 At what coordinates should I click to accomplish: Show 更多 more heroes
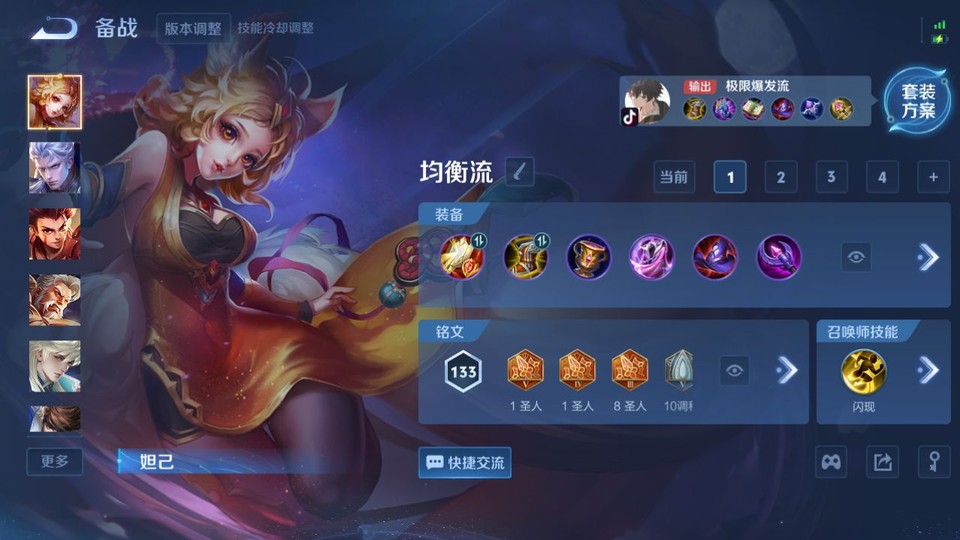tap(55, 461)
